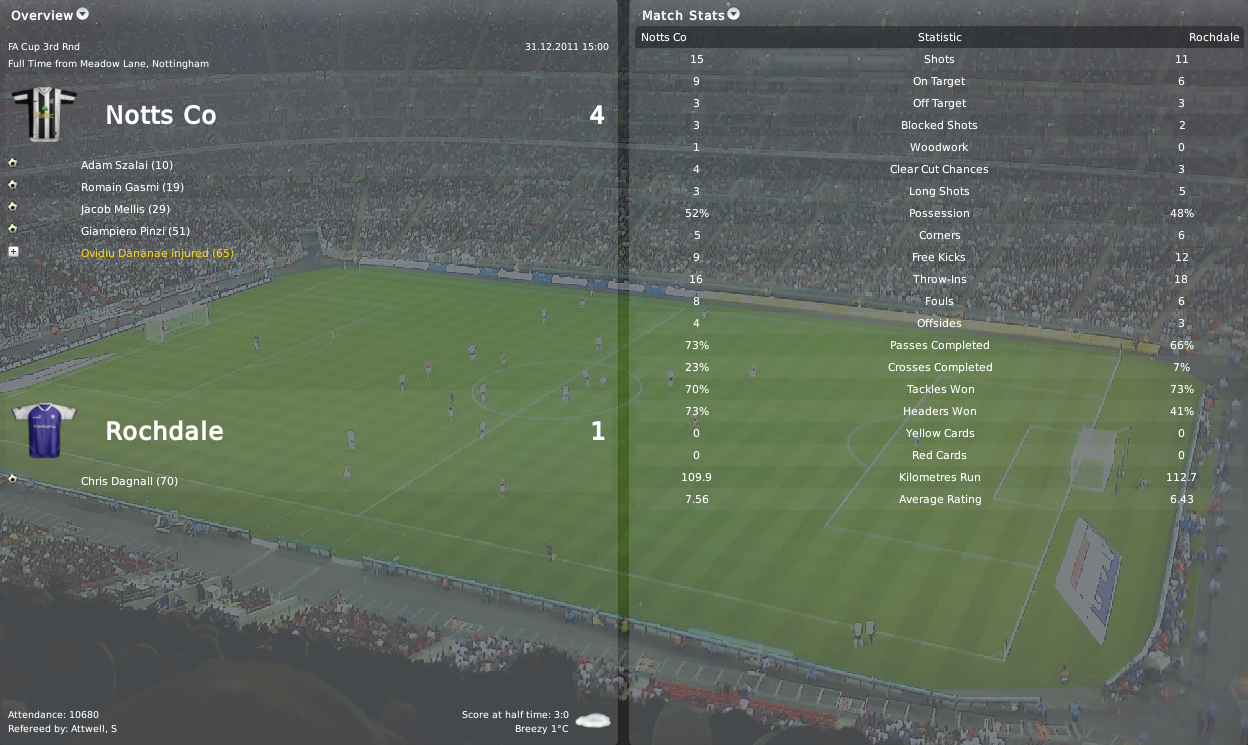Open the Match Stats panel dropdown
Image resolution: width=1248 pixels, height=745 pixels.
734,15
